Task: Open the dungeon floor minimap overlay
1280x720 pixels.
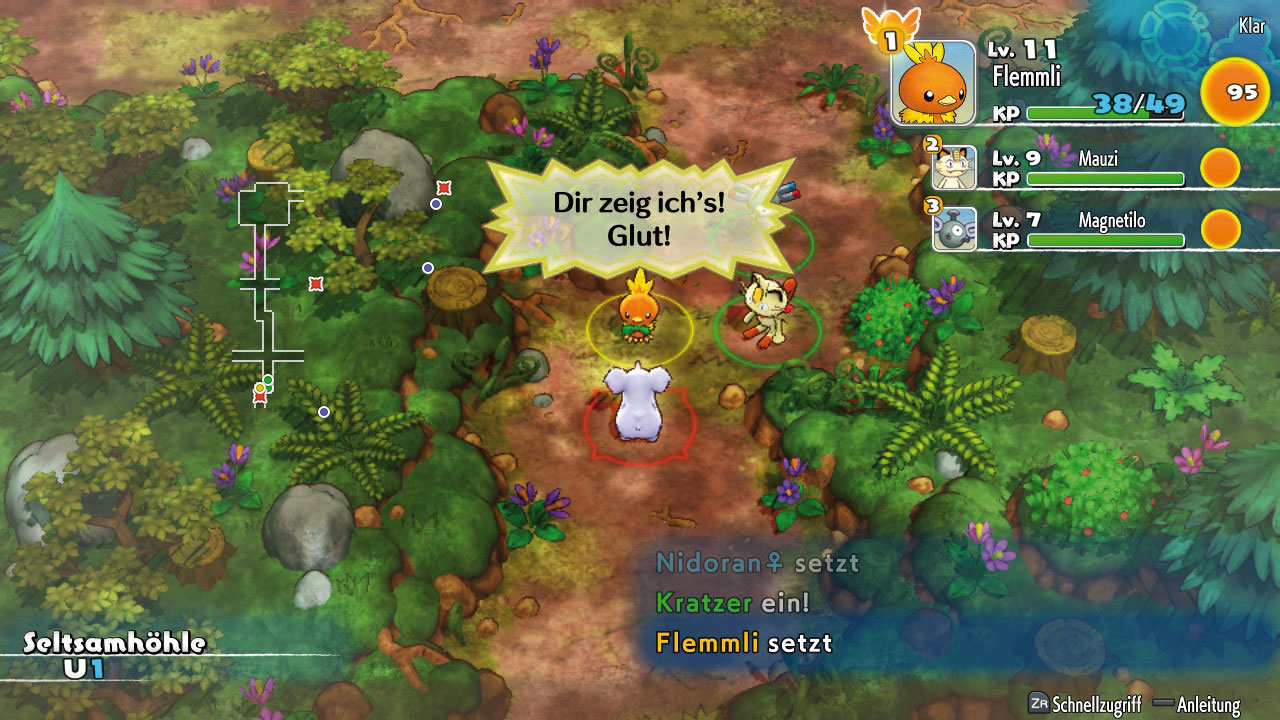Action: [268, 290]
